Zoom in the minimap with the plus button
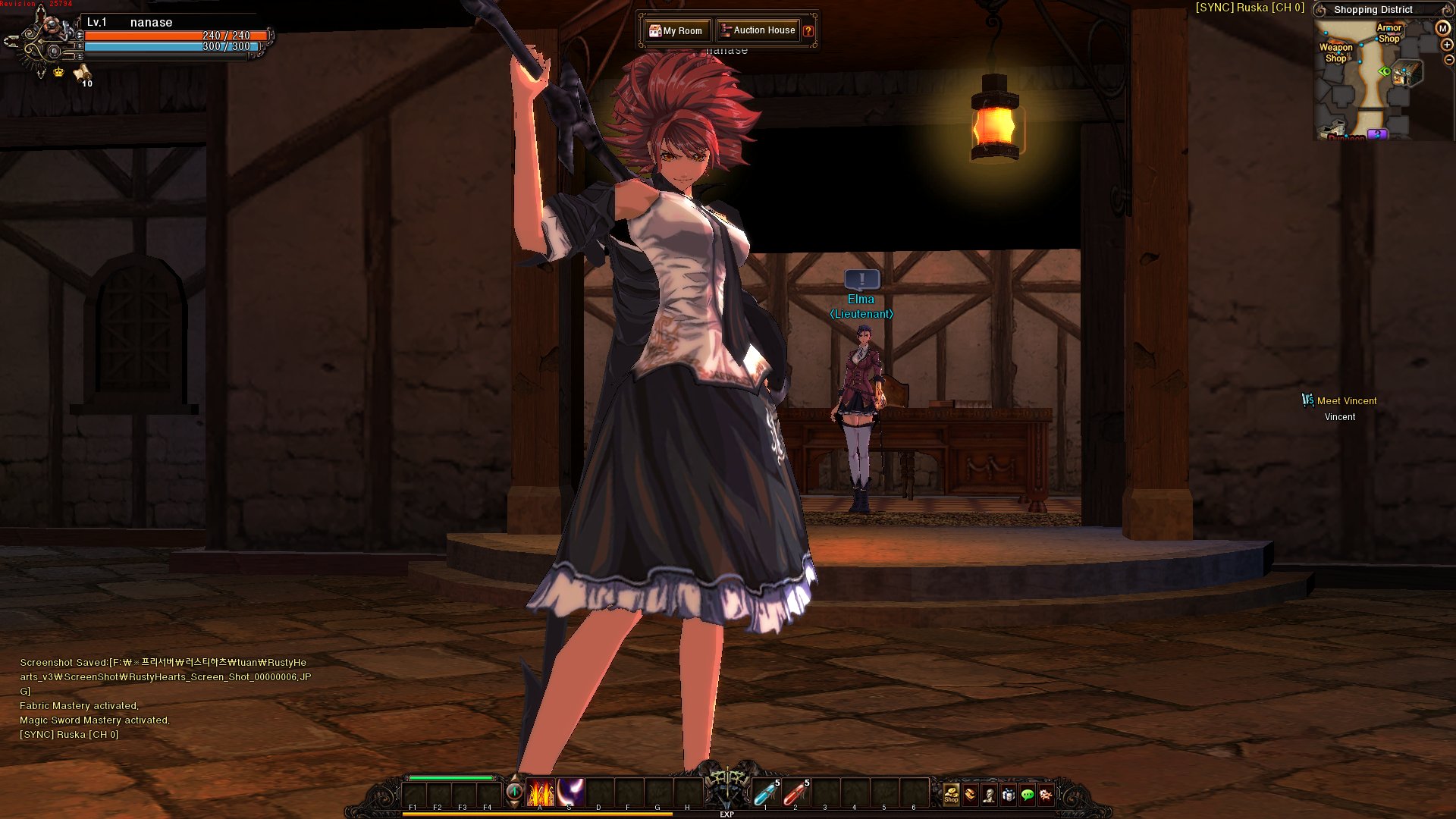The width and height of the screenshot is (1456, 819). pyautogui.click(x=1445, y=45)
